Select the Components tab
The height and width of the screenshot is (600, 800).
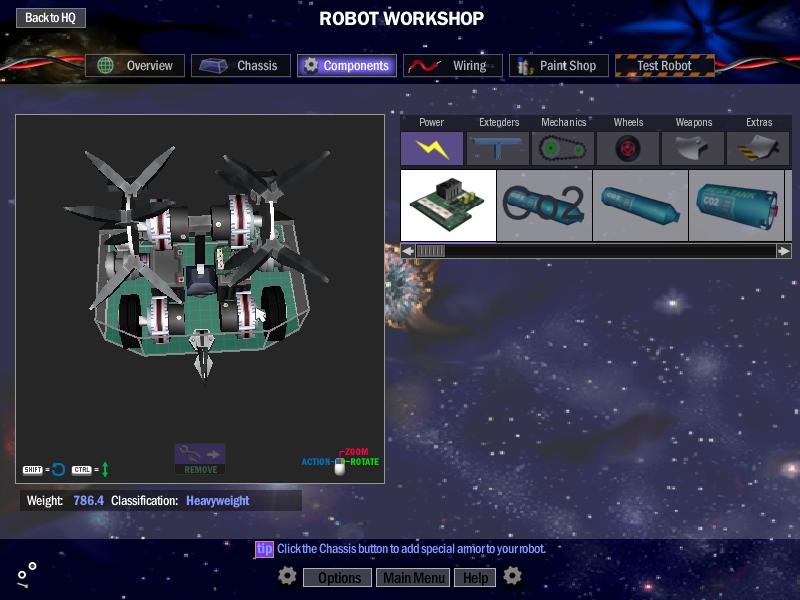coord(347,66)
